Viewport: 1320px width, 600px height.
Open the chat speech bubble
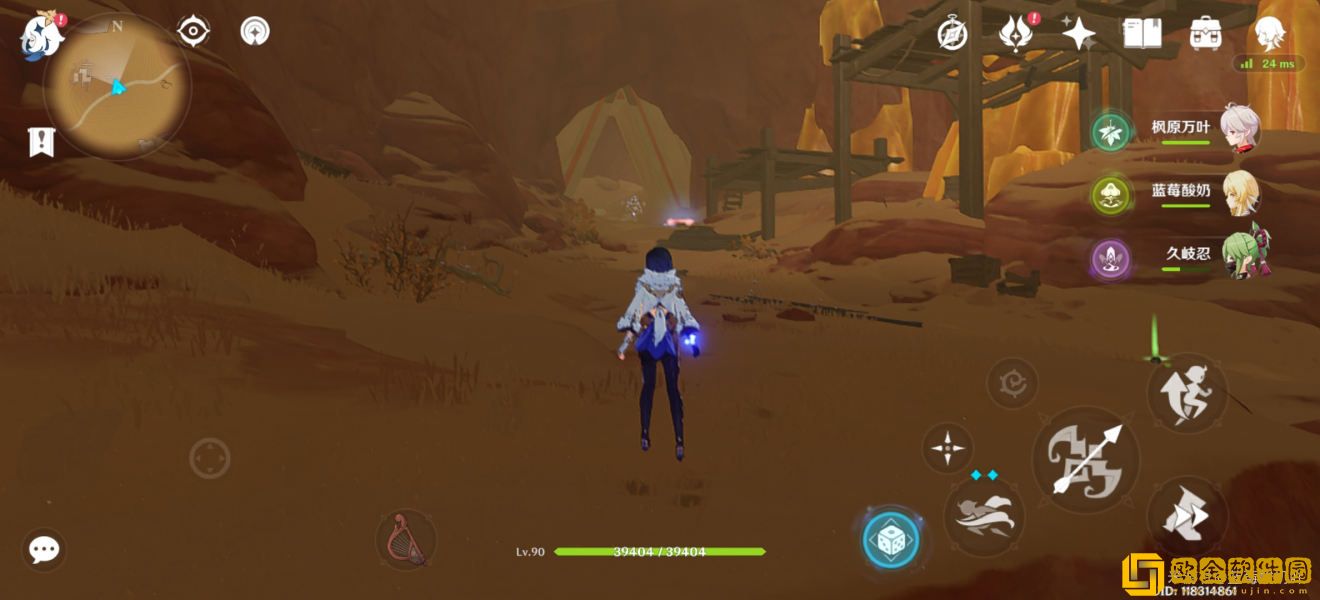pos(44,549)
